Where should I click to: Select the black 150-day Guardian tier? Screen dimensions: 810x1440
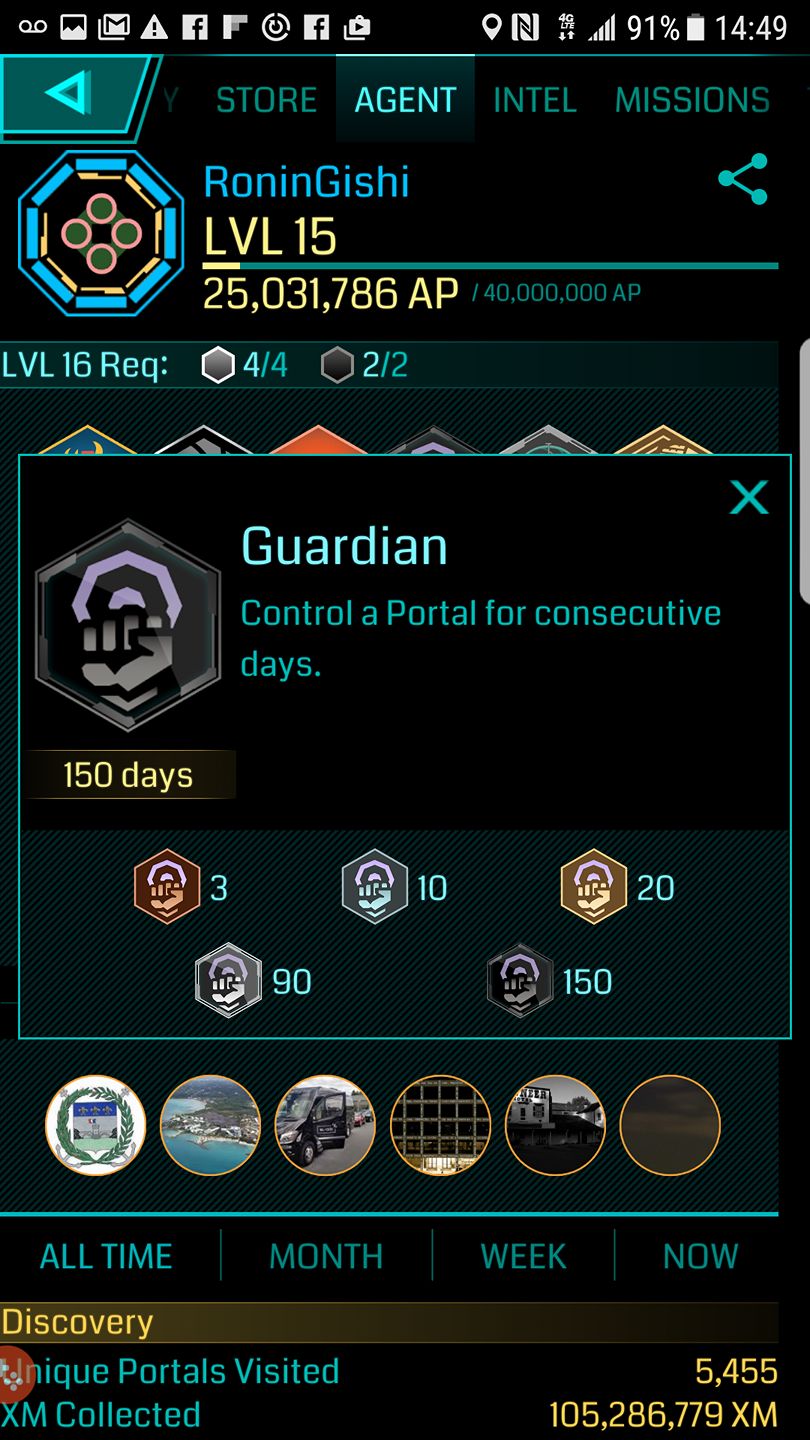520,981
